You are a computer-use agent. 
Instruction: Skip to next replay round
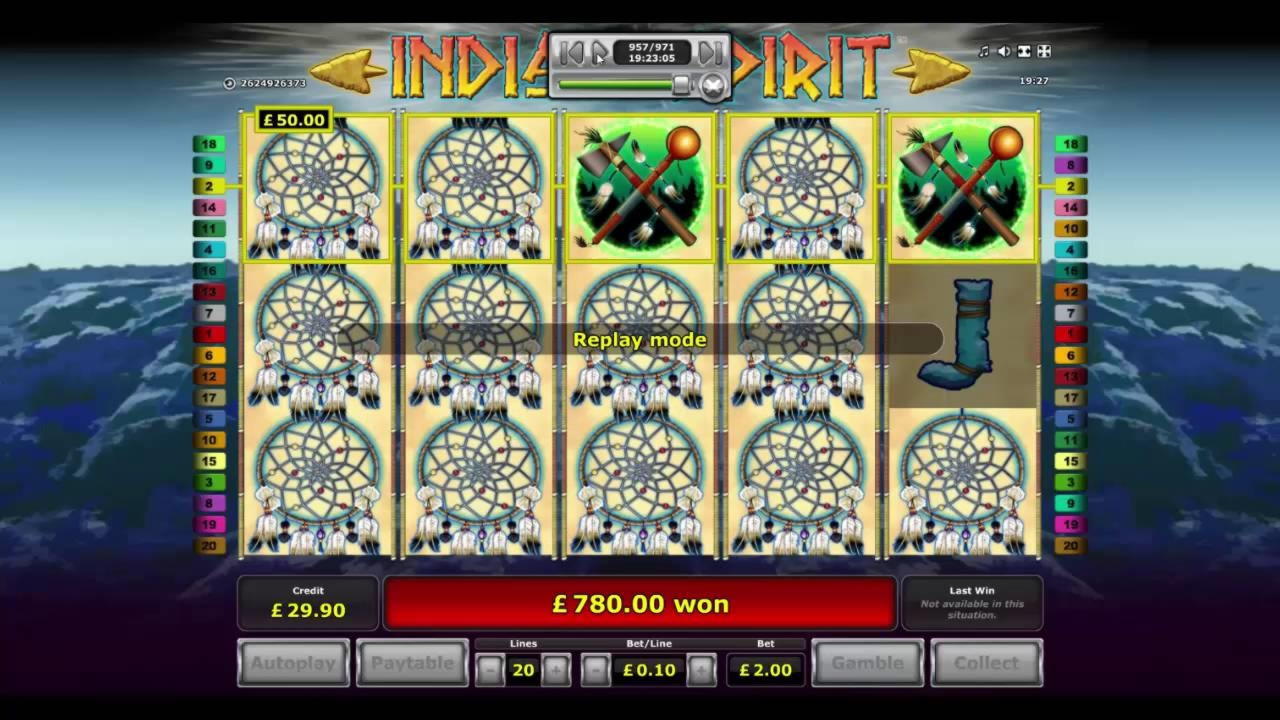(709, 52)
